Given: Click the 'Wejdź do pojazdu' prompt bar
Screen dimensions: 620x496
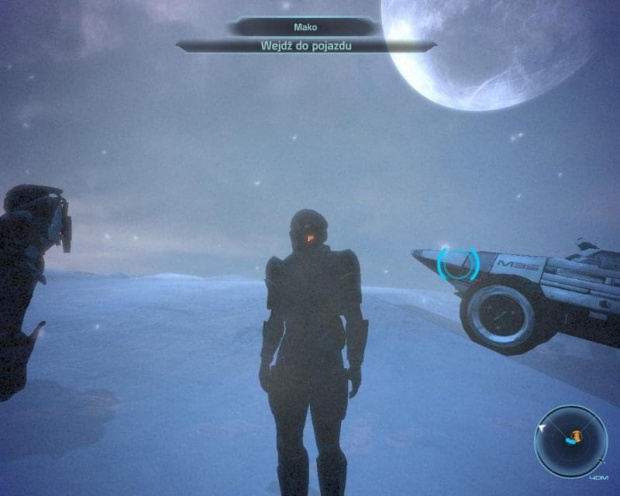Looking at the screenshot, I should 306,45.
